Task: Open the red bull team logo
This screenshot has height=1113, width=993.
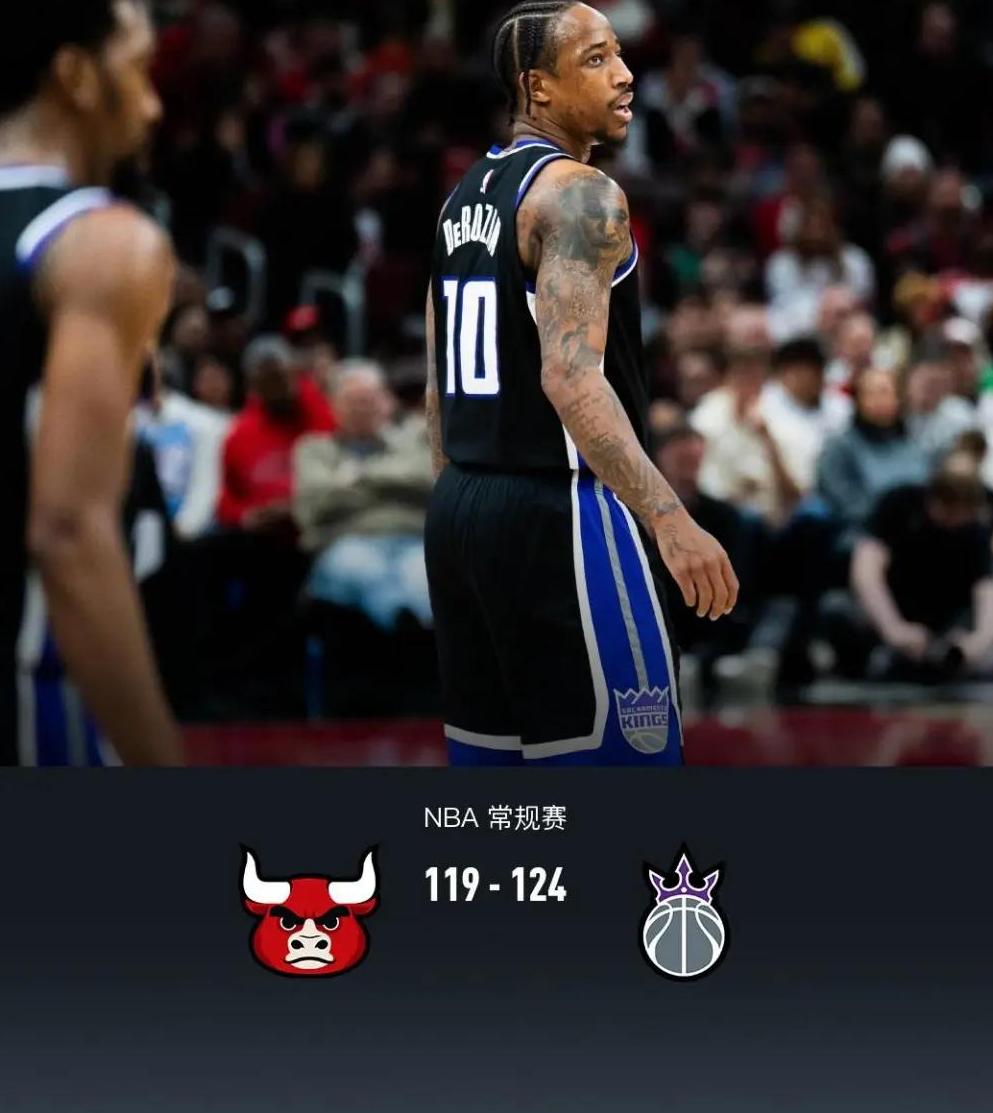Action: [309, 912]
